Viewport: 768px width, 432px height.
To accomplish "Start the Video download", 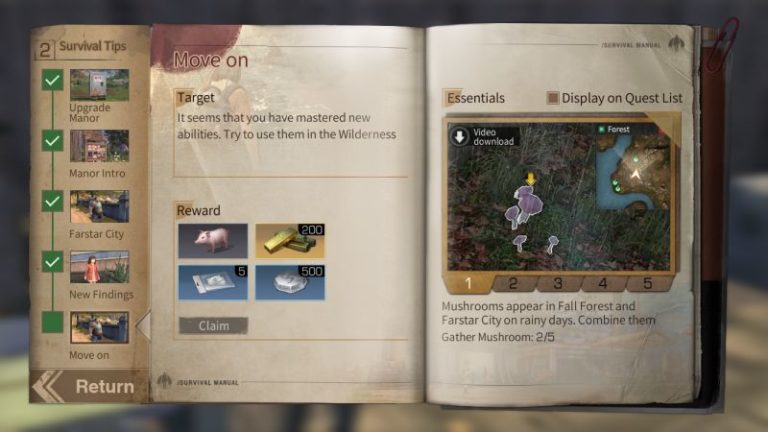I will click(x=483, y=136).
